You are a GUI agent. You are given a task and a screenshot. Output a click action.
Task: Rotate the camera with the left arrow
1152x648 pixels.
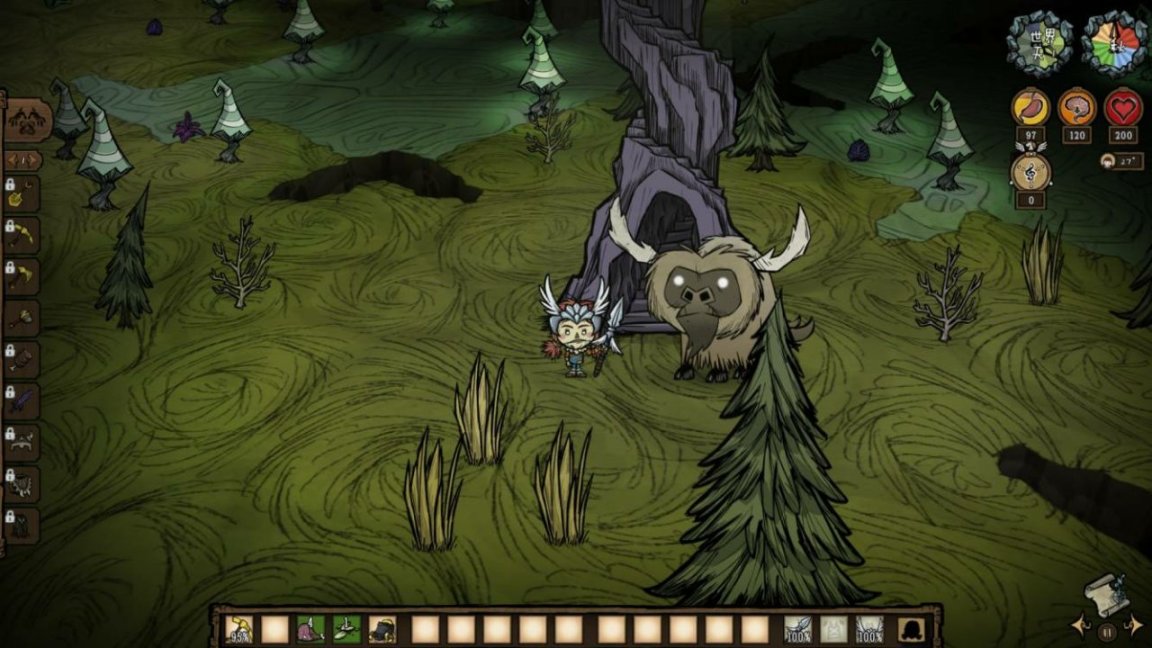click(x=1079, y=626)
